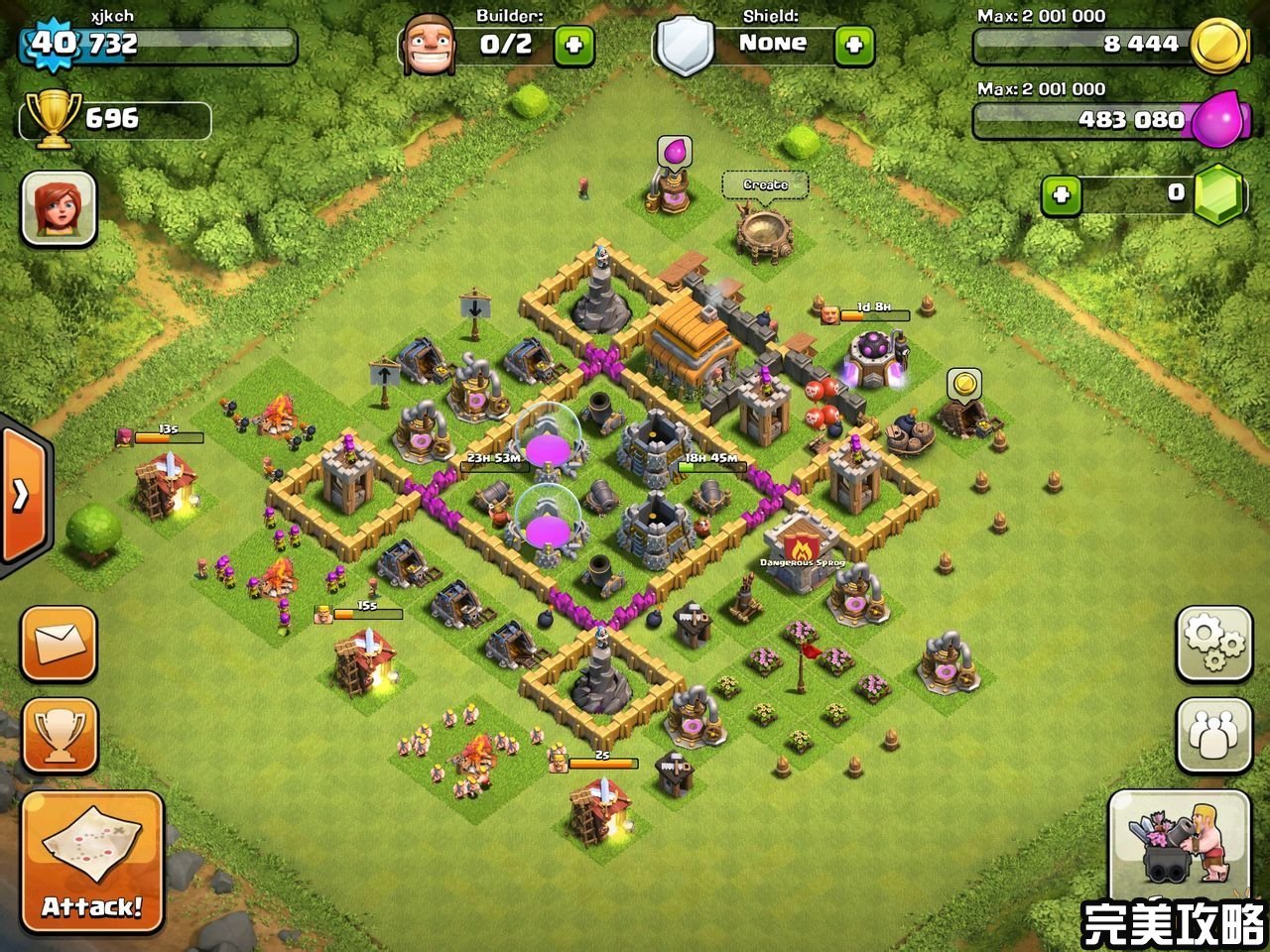Open the mail inbox envelope button
Image resolution: width=1270 pixels, height=952 pixels.
(x=60, y=645)
